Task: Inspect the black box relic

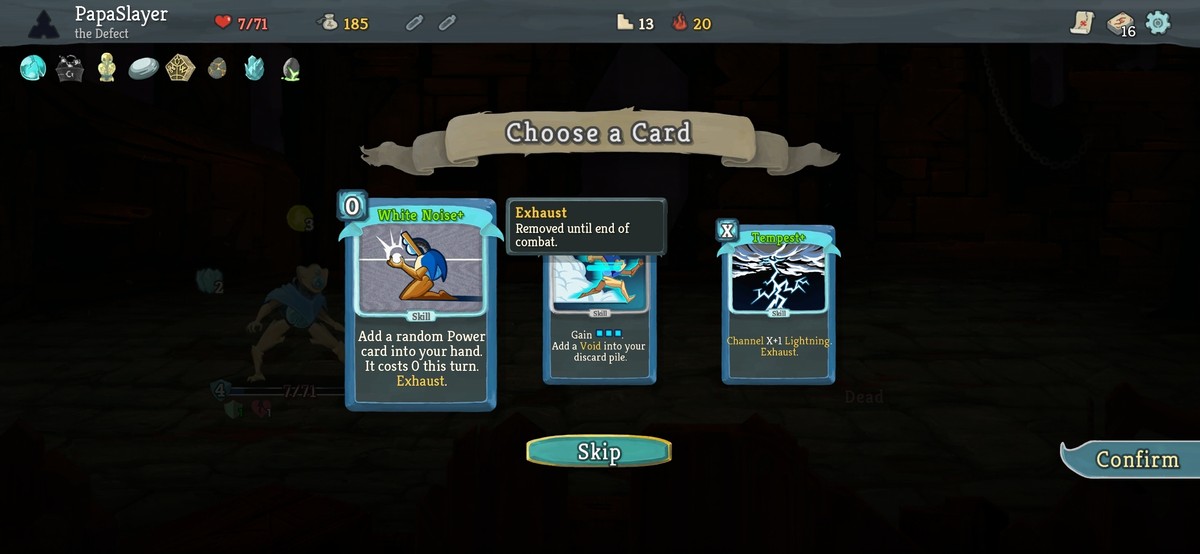Action: point(70,68)
